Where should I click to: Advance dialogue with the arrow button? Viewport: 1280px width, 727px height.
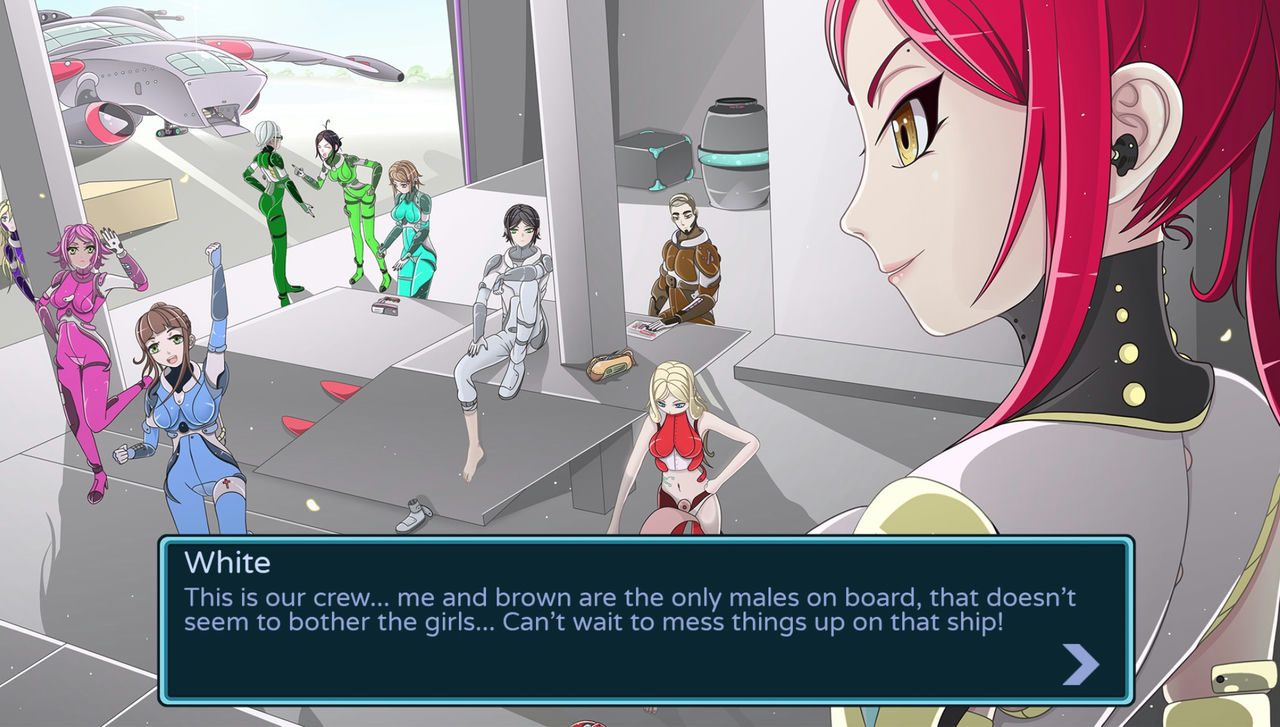coord(1080,664)
